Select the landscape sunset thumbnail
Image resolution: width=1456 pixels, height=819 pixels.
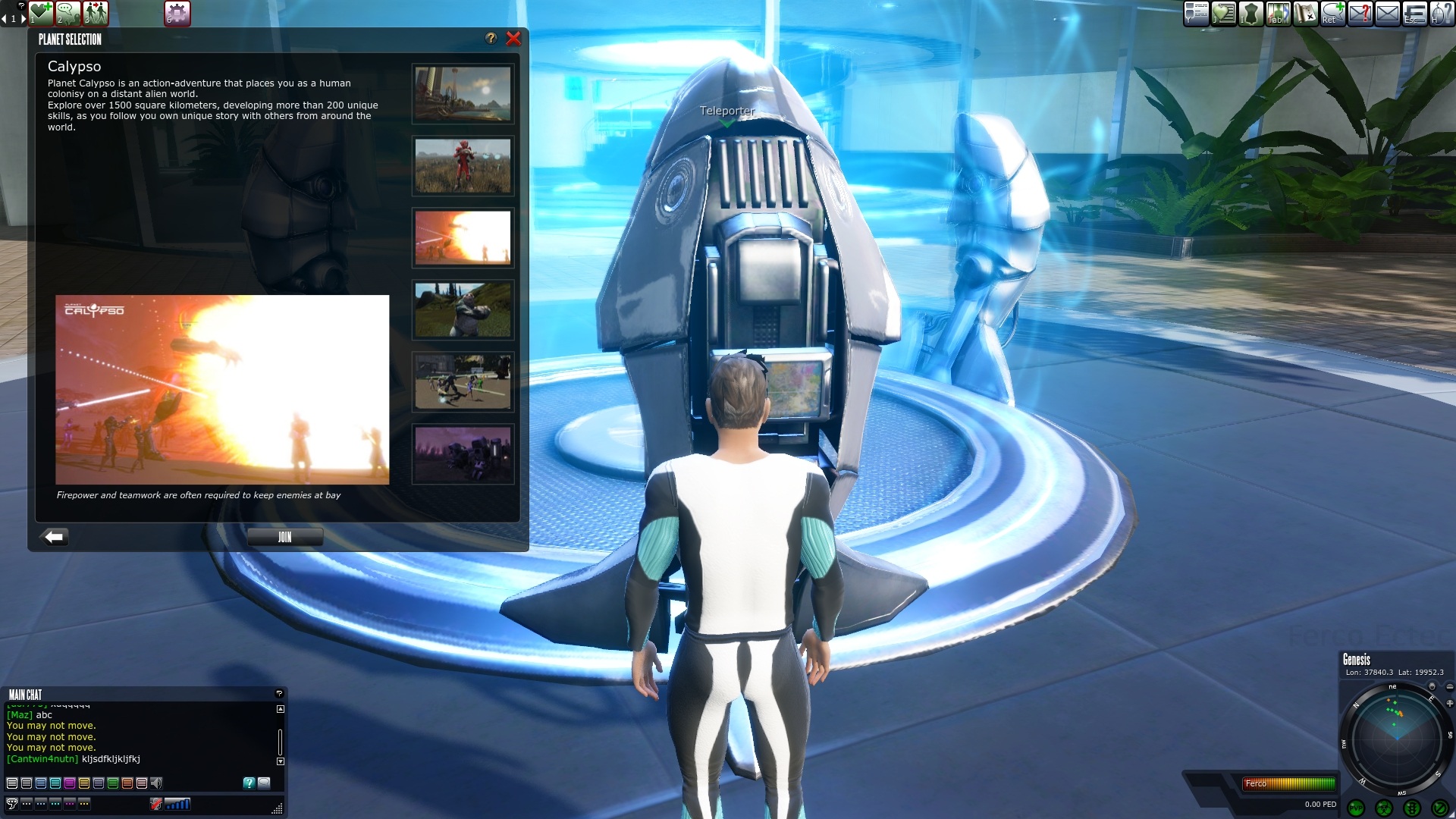(x=463, y=94)
